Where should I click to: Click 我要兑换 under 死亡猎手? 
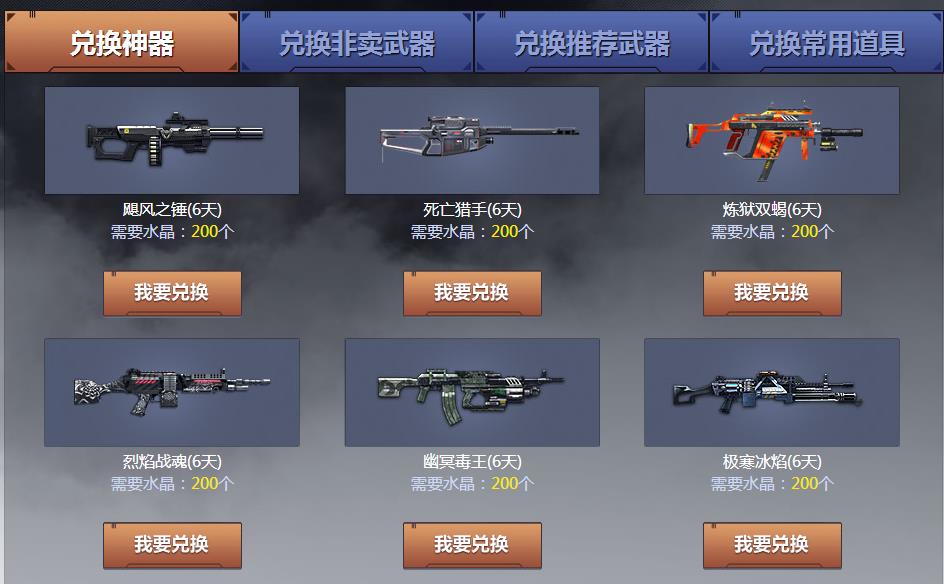(472, 292)
